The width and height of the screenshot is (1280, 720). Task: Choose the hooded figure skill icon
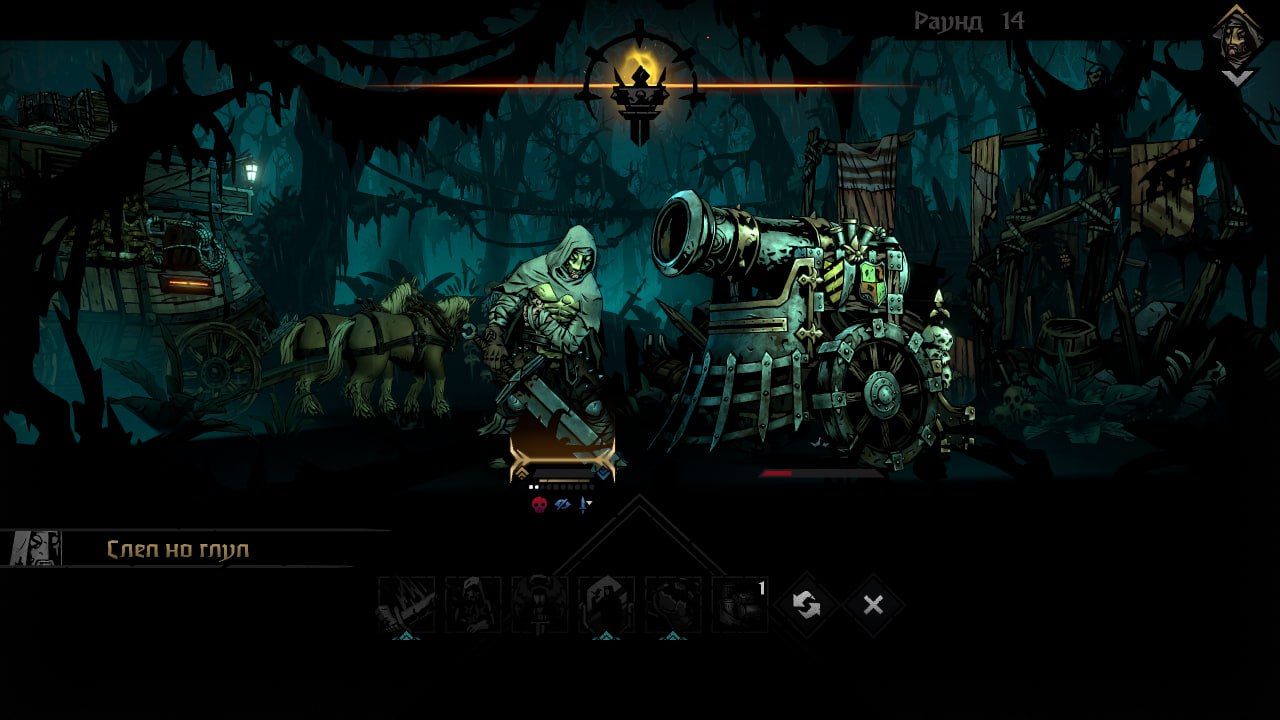coord(473,604)
